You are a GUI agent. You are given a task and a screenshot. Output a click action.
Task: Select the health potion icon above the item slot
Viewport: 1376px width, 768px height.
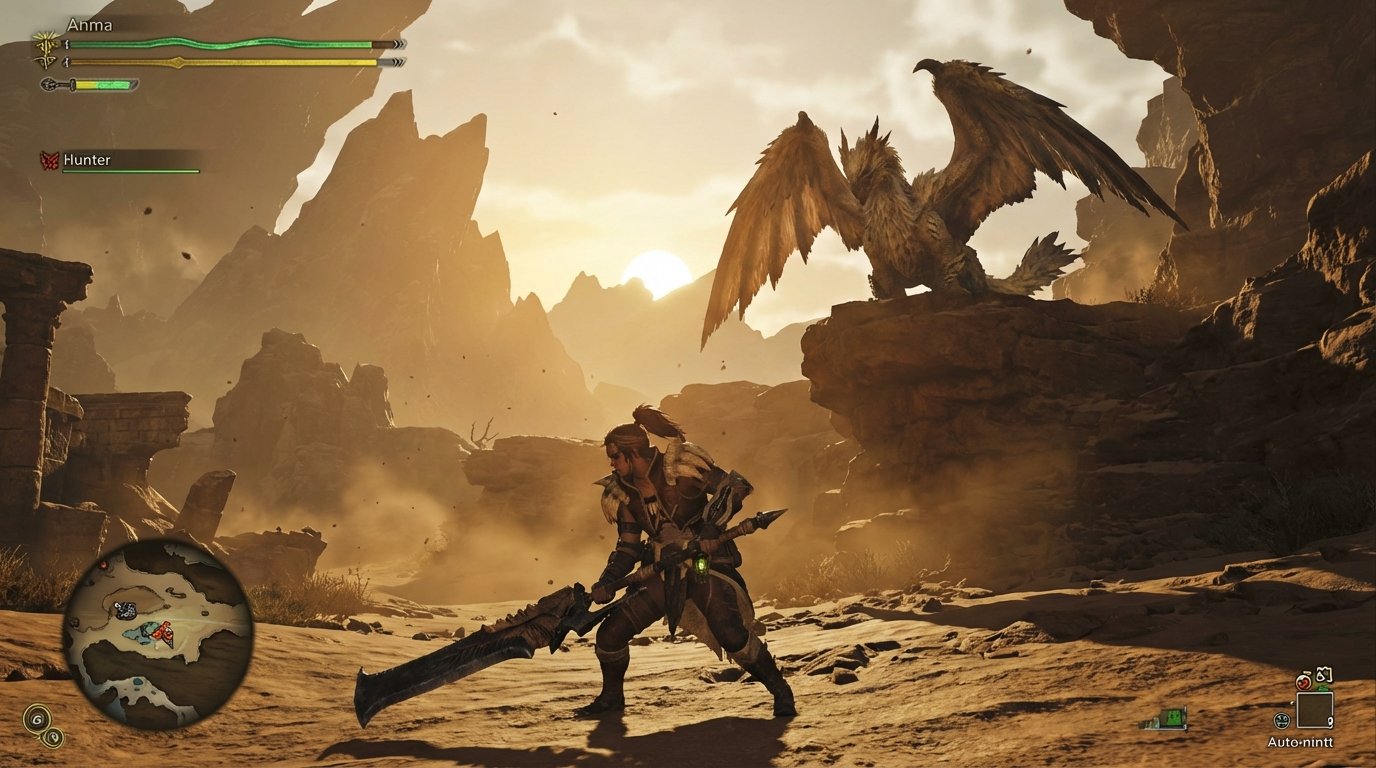1304,681
